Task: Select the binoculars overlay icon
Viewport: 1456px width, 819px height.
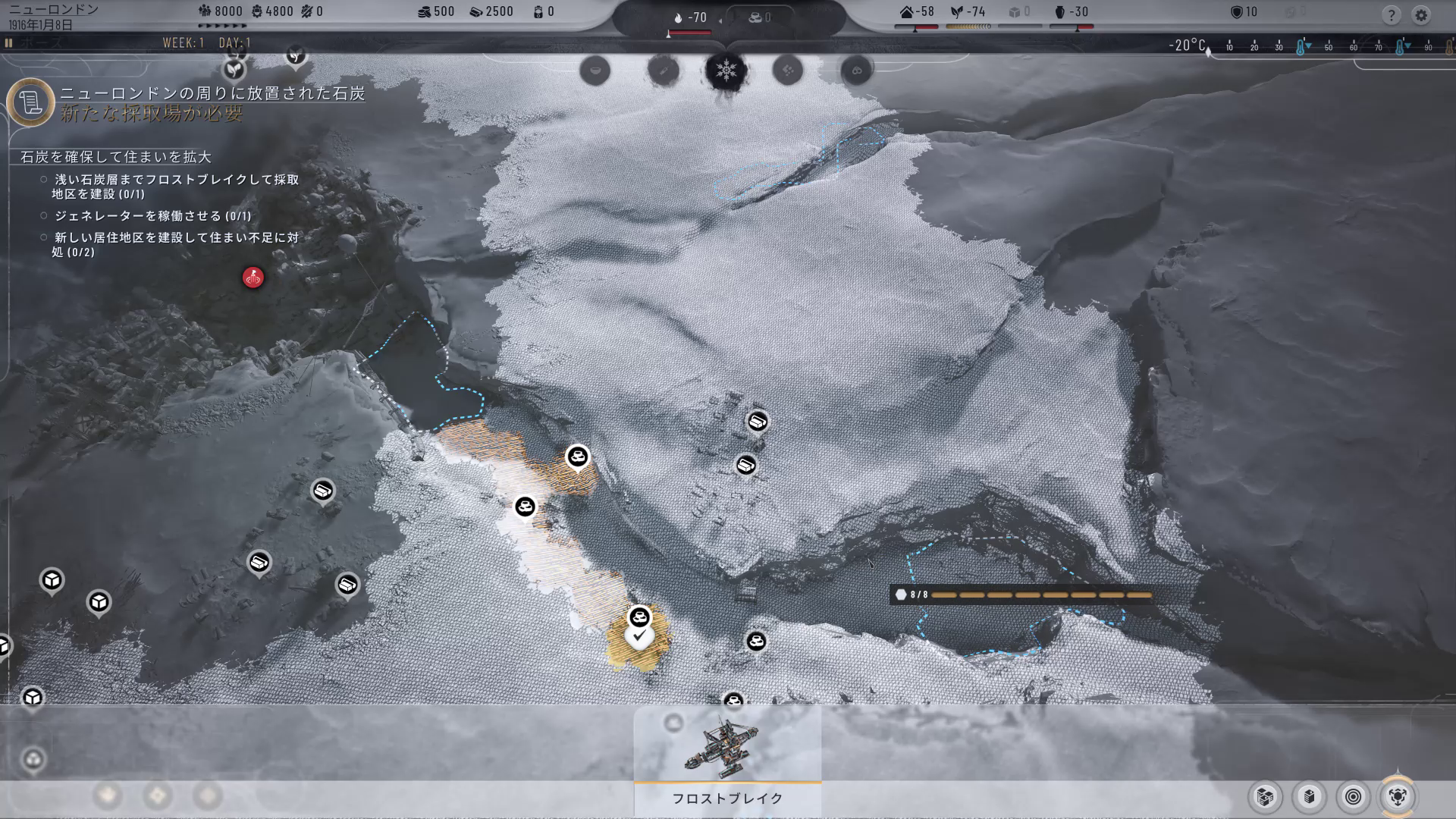Action: (857, 71)
